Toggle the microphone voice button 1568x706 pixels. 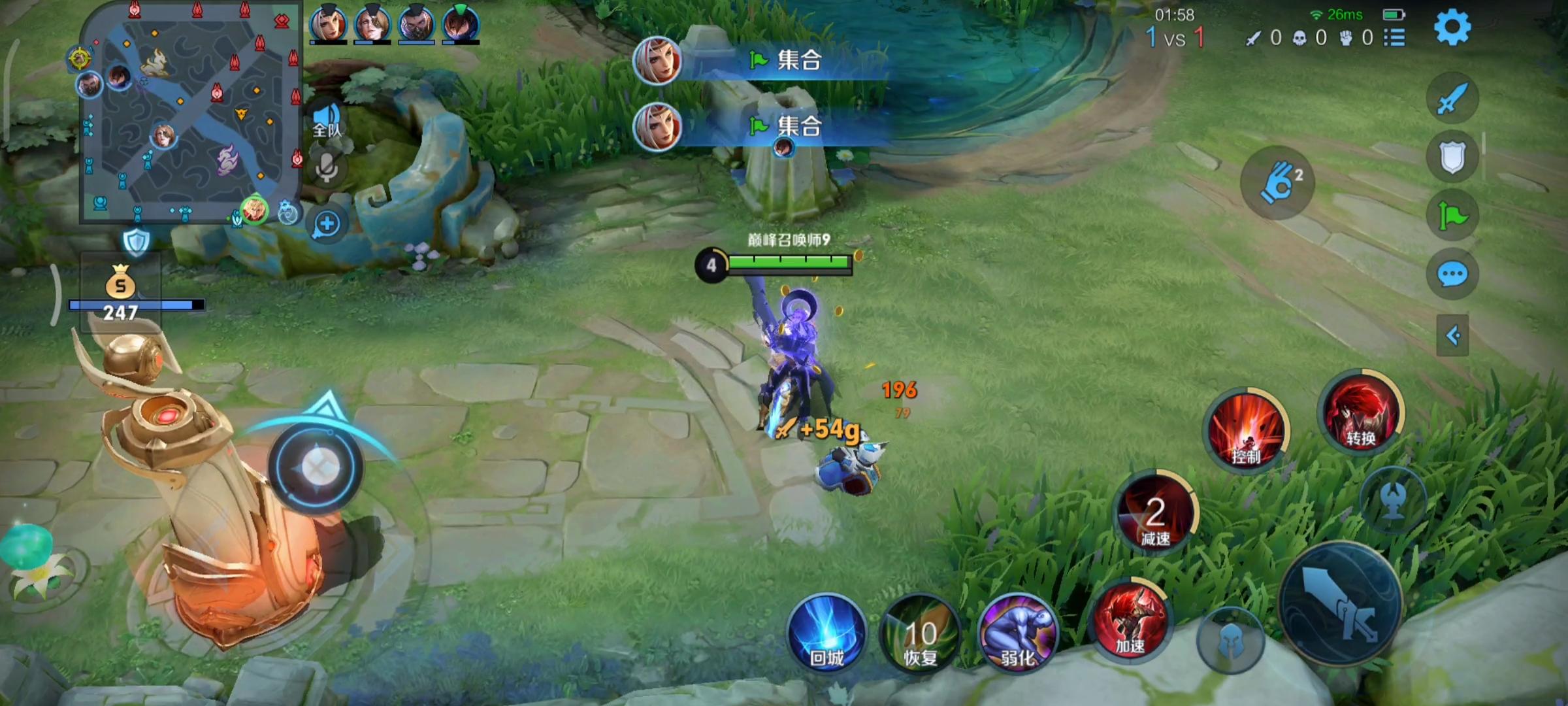tap(327, 167)
